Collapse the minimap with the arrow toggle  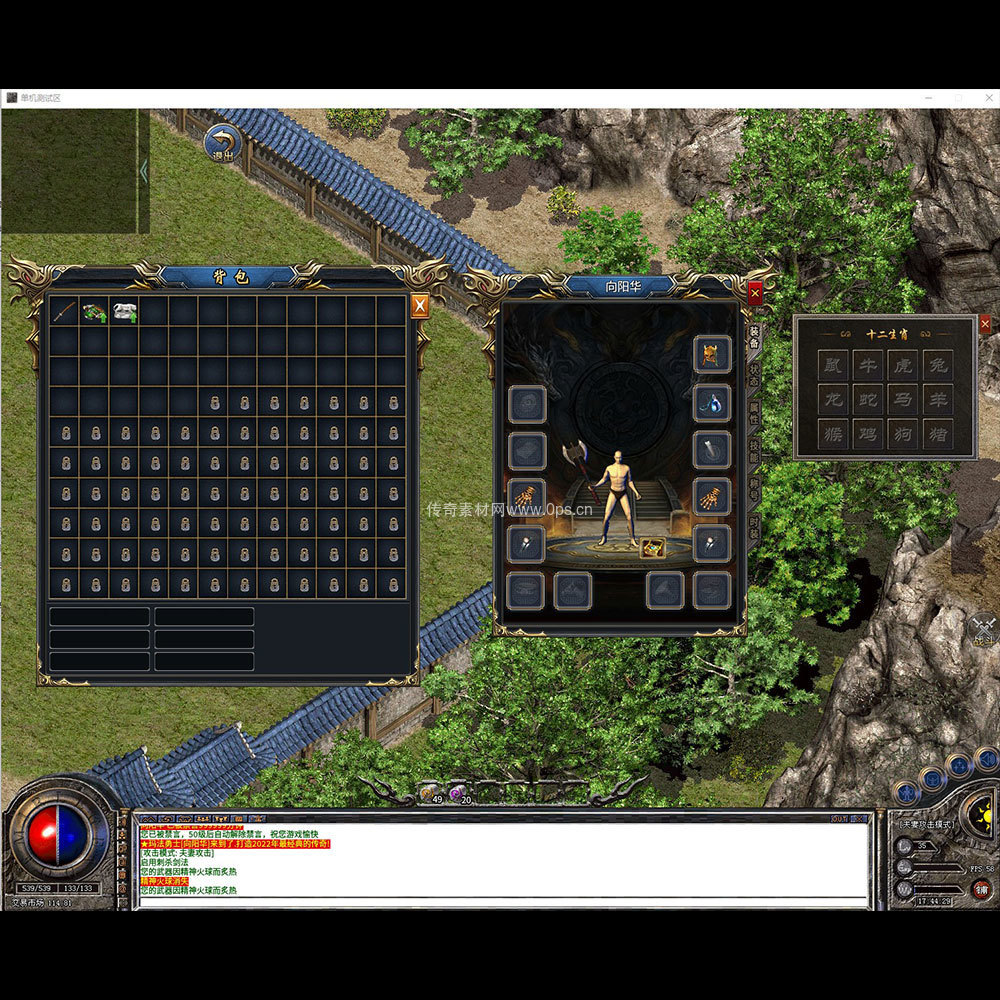click(x=143, y=171)
